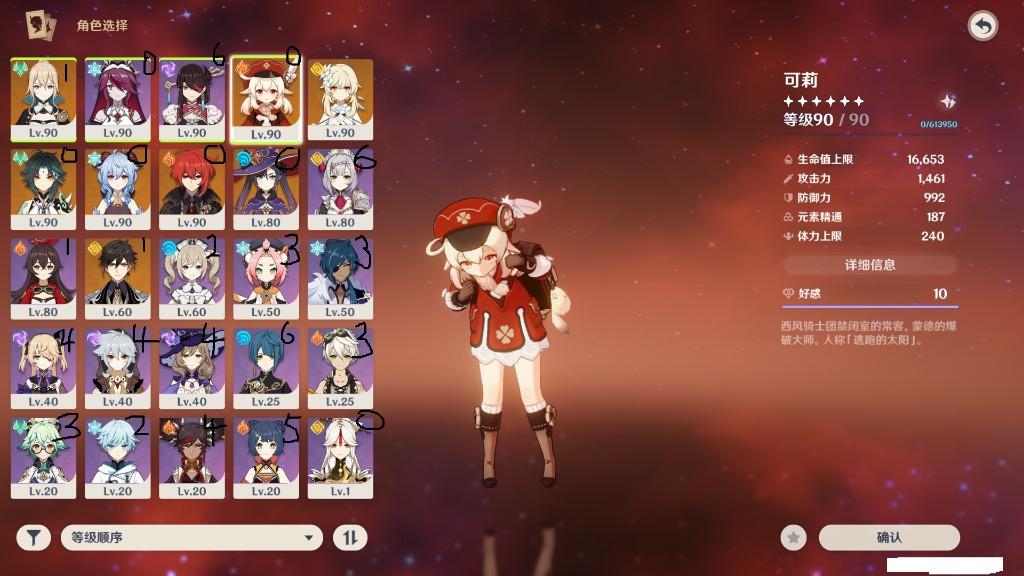Click the sparkle icon beside Klee's name
This screenshot has width=1024, height=576.
(x=947, y=102)
